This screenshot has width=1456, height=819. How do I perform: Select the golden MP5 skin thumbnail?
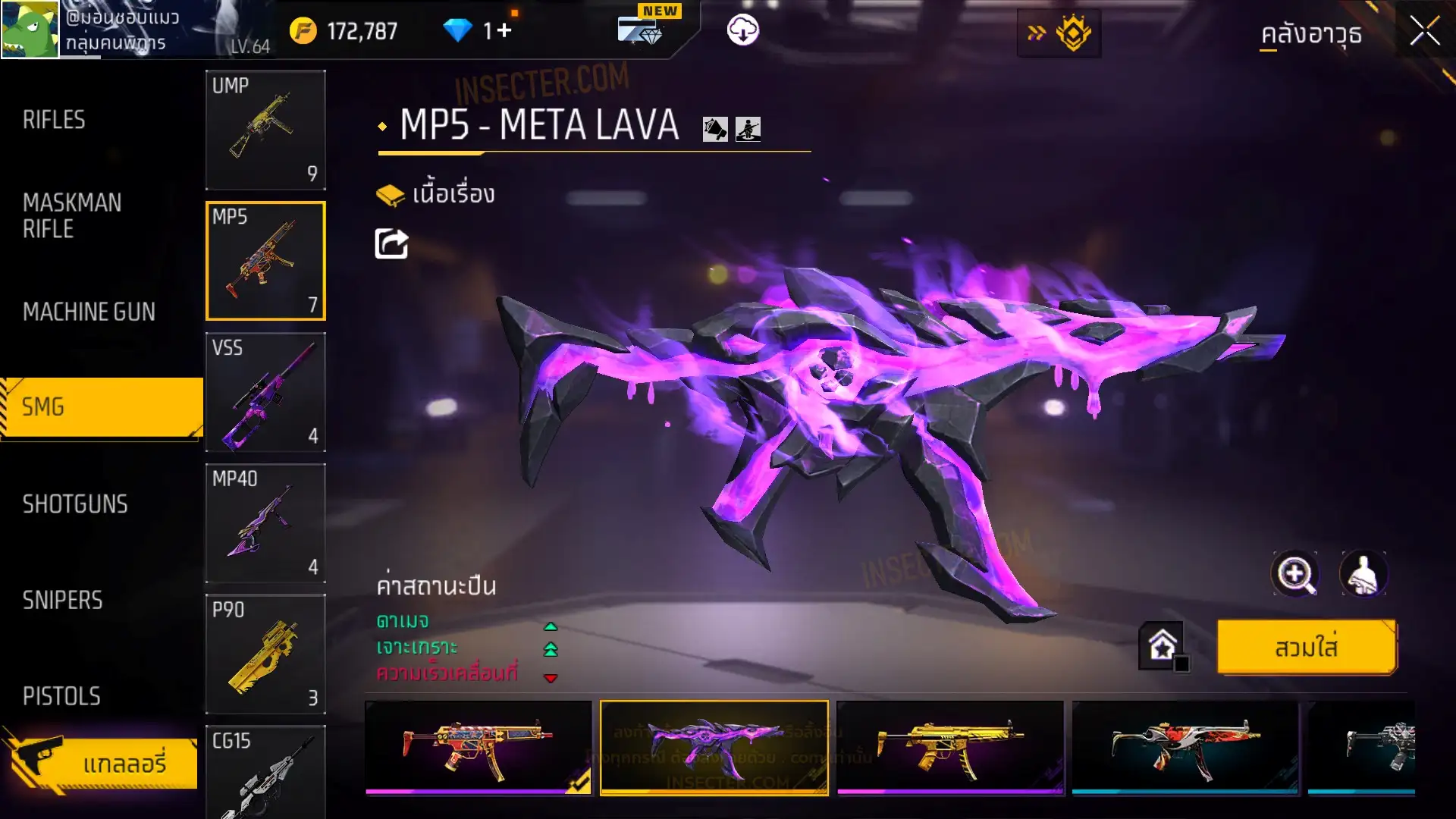click(x=949, y=747)
